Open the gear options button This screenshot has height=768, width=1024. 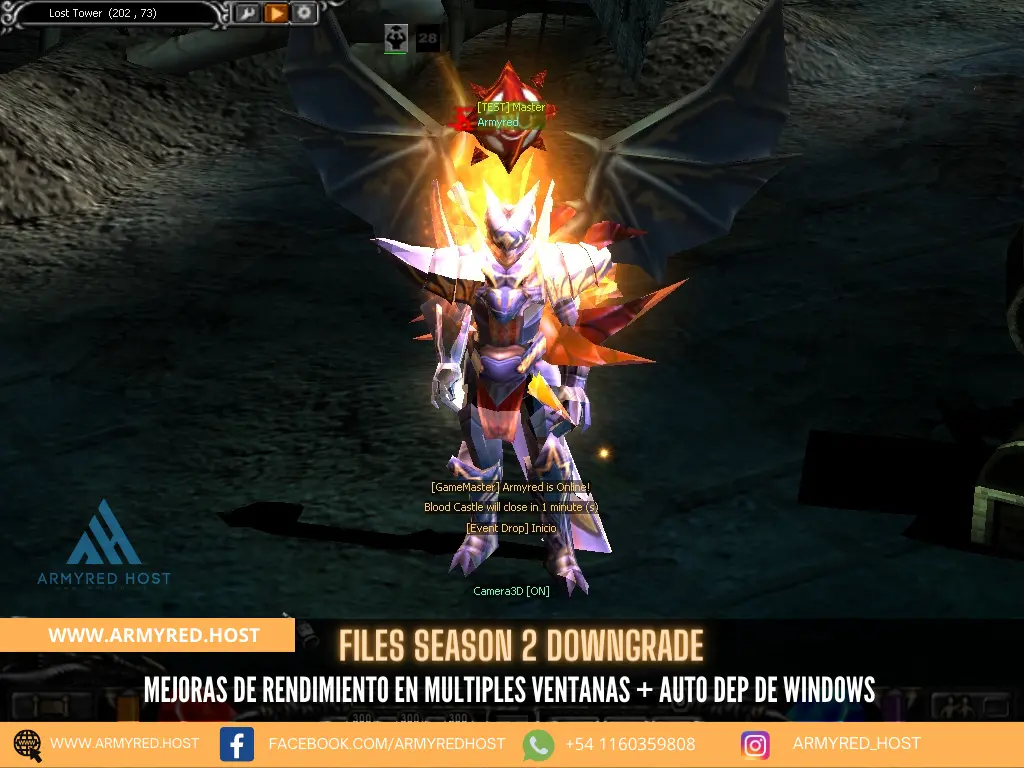(x=304, y=14)
